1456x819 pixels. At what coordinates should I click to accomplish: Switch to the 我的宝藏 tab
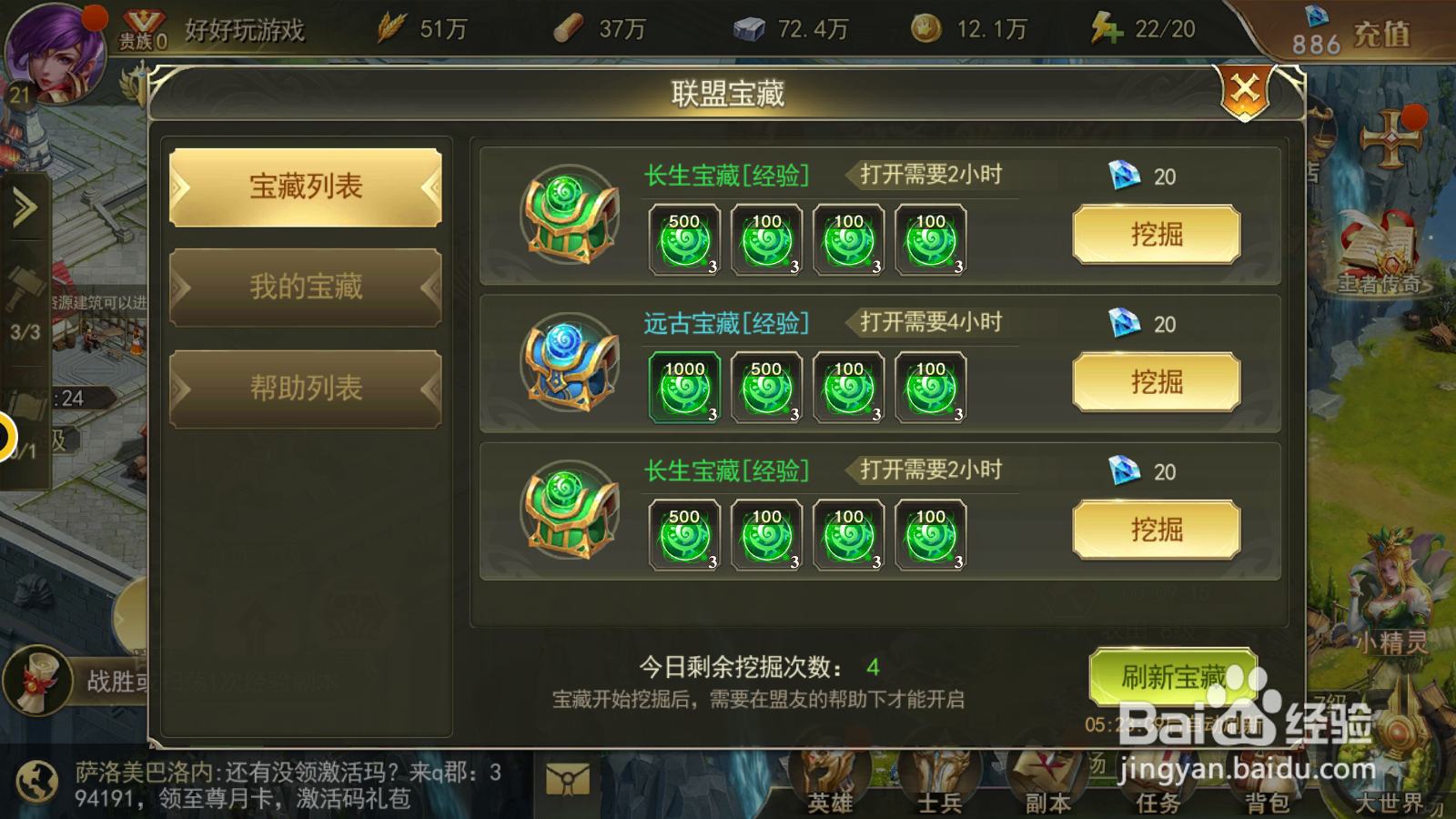[303, 287]
